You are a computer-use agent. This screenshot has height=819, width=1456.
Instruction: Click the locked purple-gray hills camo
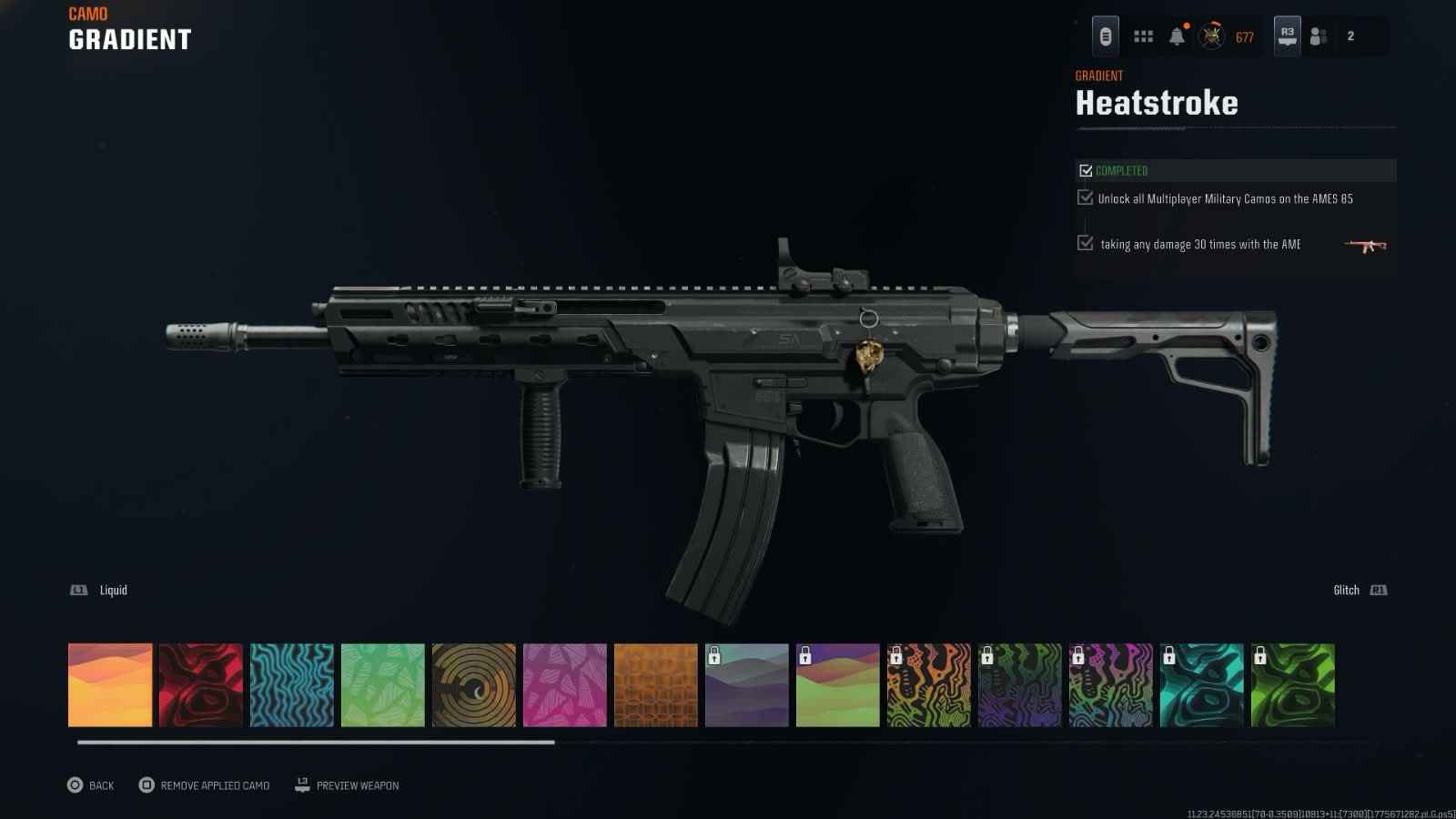[x=747, y=685]
